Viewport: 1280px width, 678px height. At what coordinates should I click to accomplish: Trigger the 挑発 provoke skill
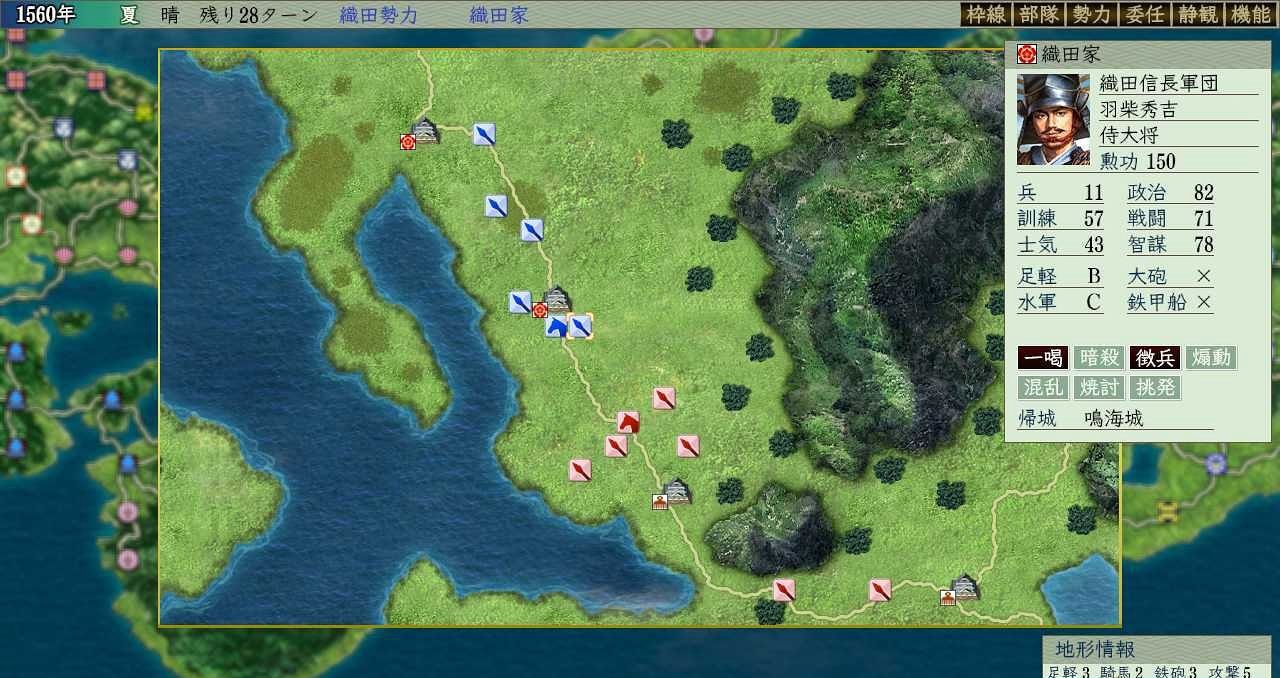(1155, 387)
